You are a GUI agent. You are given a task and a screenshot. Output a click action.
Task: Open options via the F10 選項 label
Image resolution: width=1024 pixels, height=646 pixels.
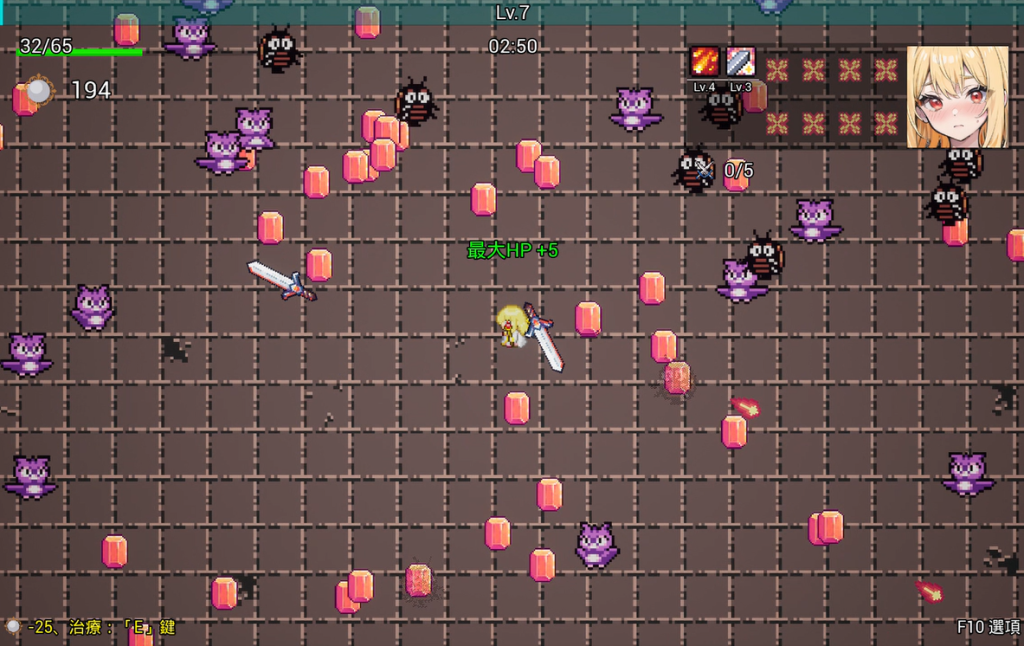pos(988,627)
